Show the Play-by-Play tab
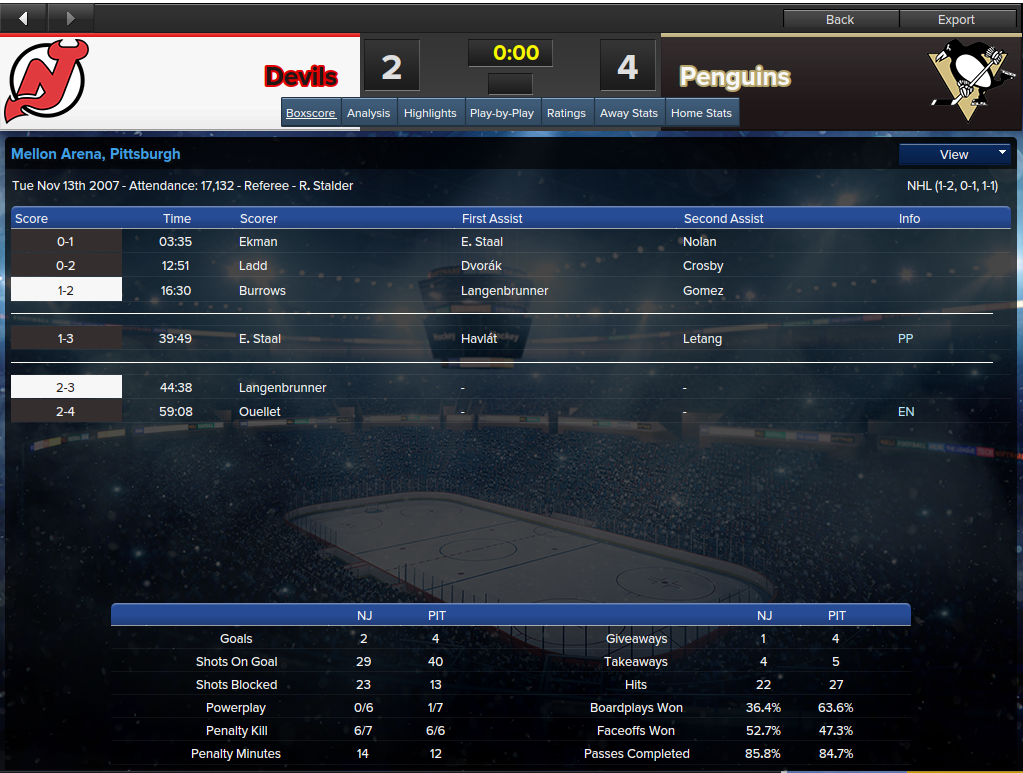 501,113
